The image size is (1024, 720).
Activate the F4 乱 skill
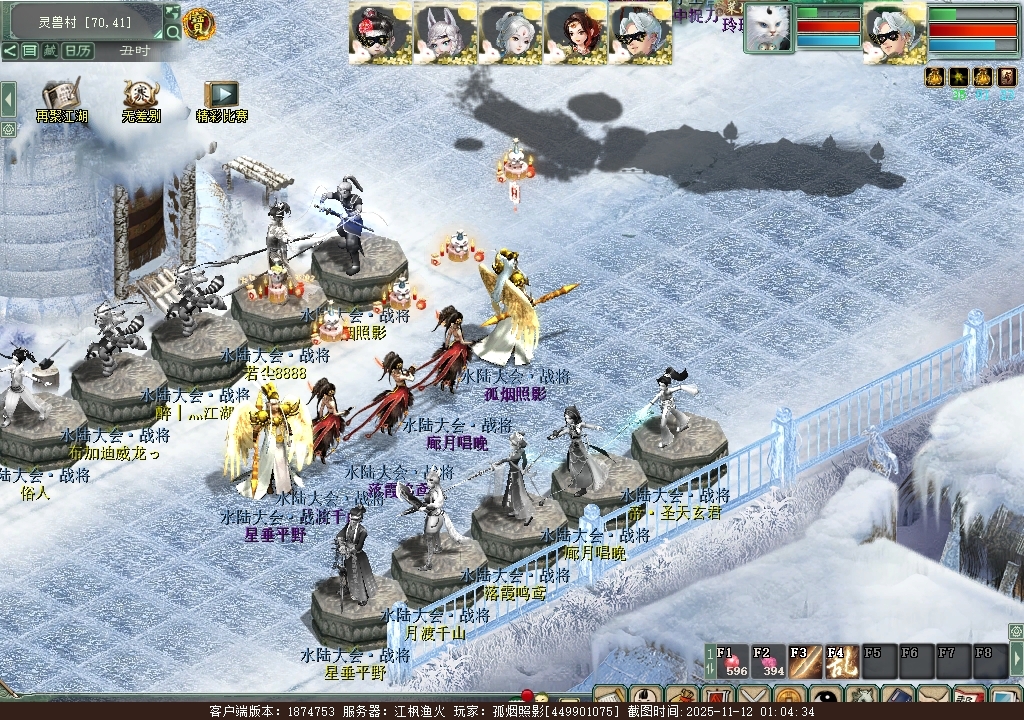click(841, 662)
